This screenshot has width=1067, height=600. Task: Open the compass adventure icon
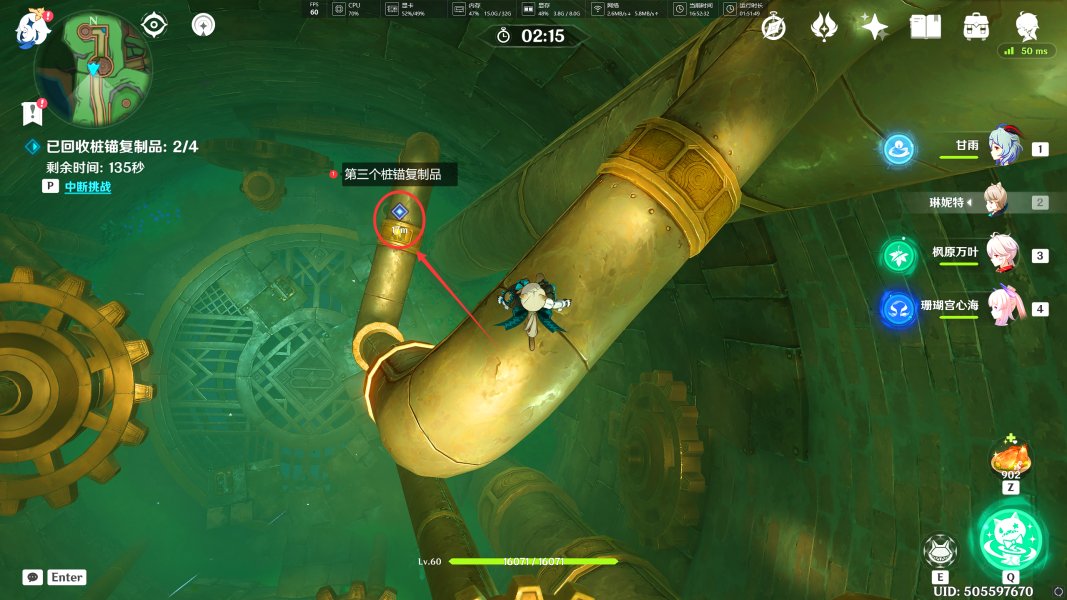773,27
